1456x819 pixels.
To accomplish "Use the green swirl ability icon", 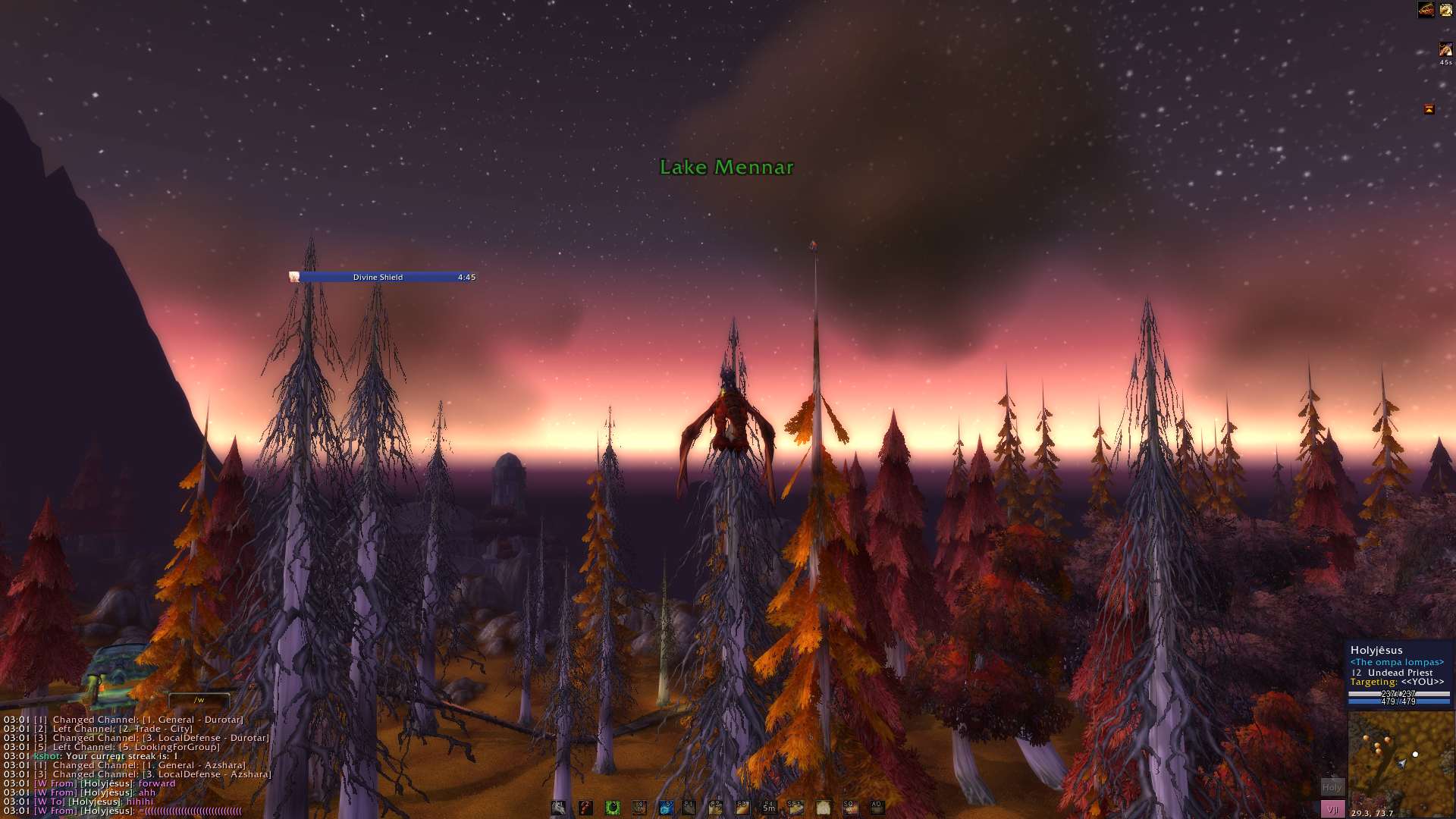I will (x=613, y=808).
